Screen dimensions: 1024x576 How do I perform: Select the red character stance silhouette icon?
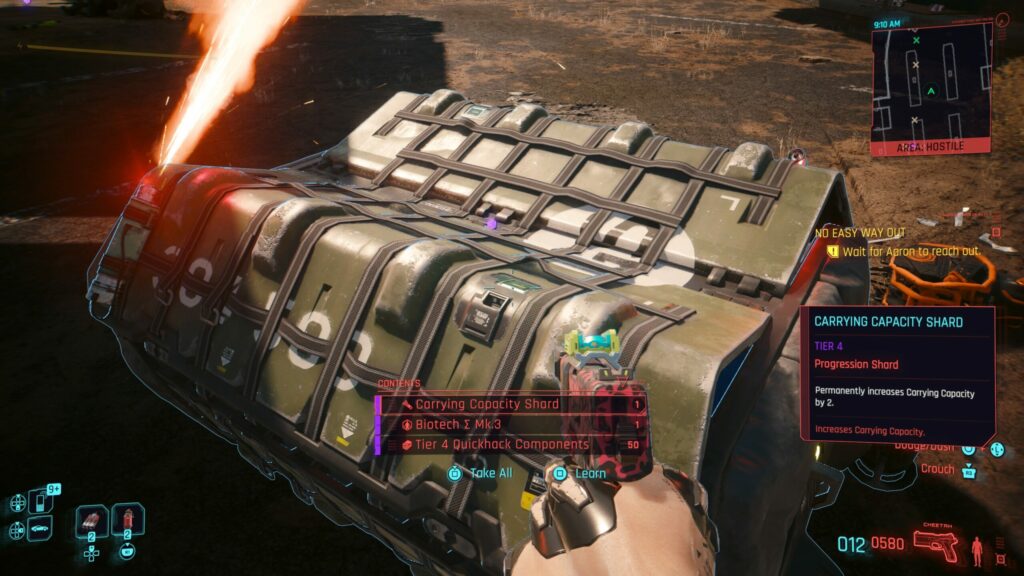(975, 548)
